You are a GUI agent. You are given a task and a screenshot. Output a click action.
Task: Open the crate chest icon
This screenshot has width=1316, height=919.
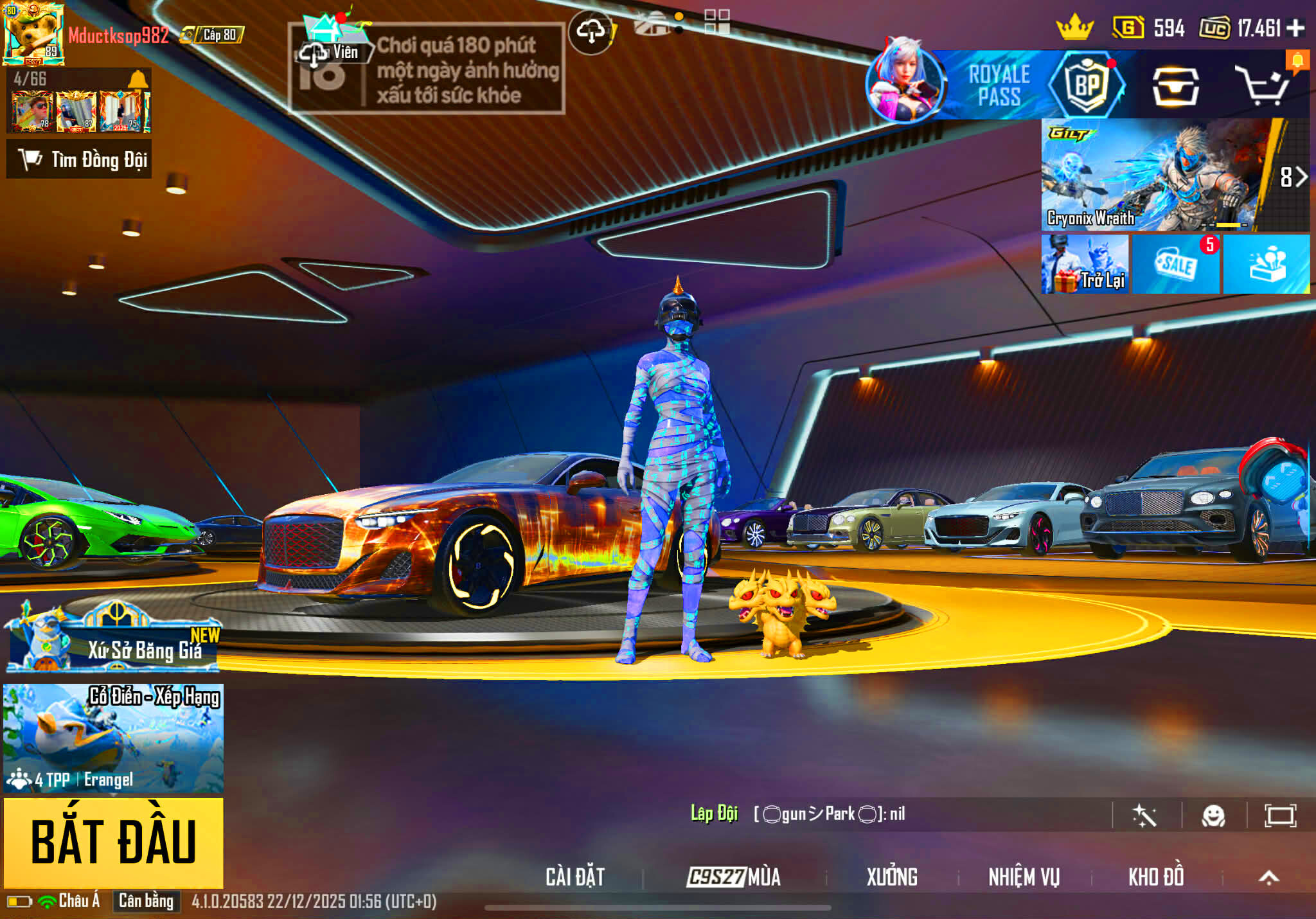[x=1175, y=86]
